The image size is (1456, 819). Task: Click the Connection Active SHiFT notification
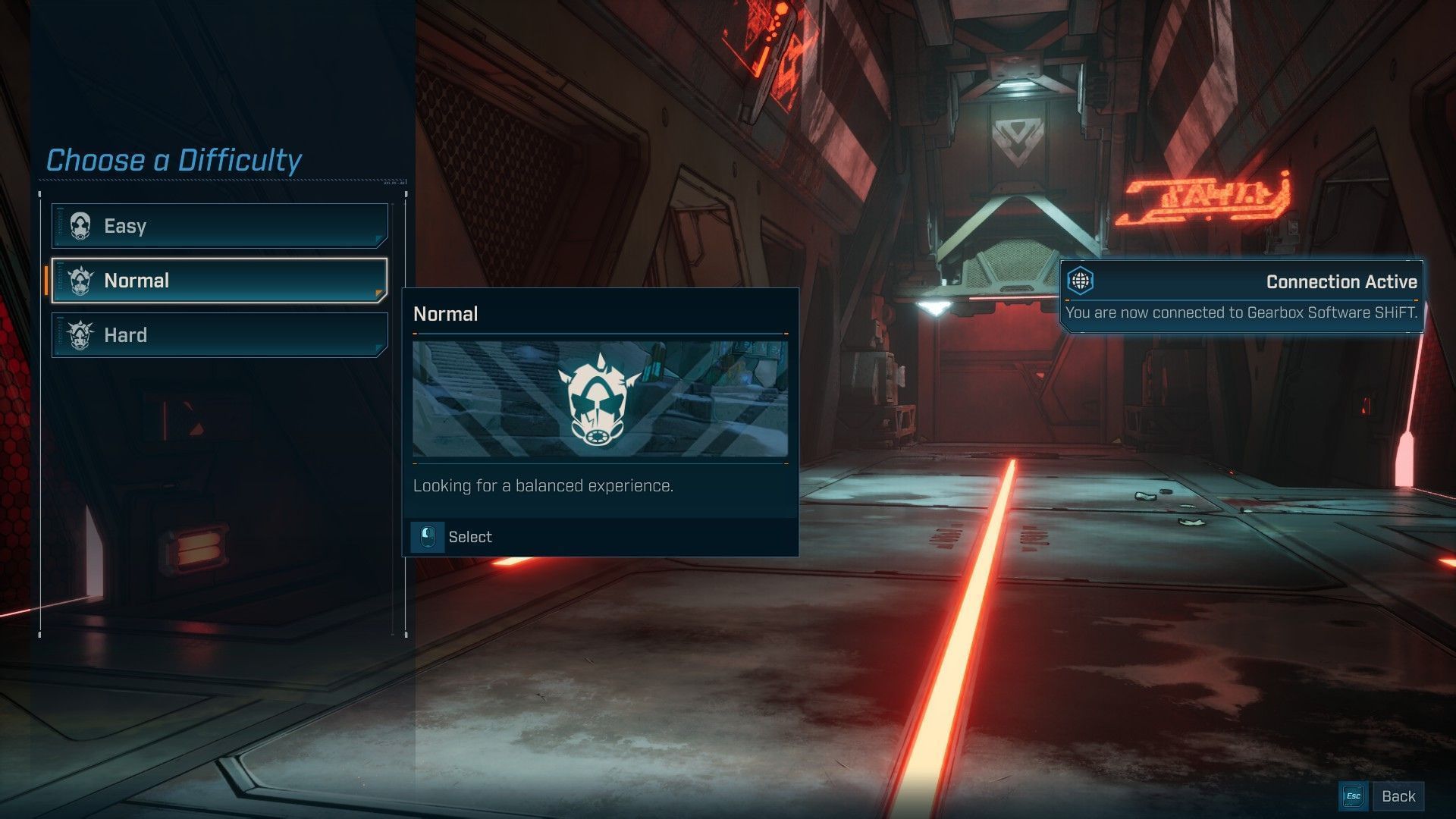1241,297
